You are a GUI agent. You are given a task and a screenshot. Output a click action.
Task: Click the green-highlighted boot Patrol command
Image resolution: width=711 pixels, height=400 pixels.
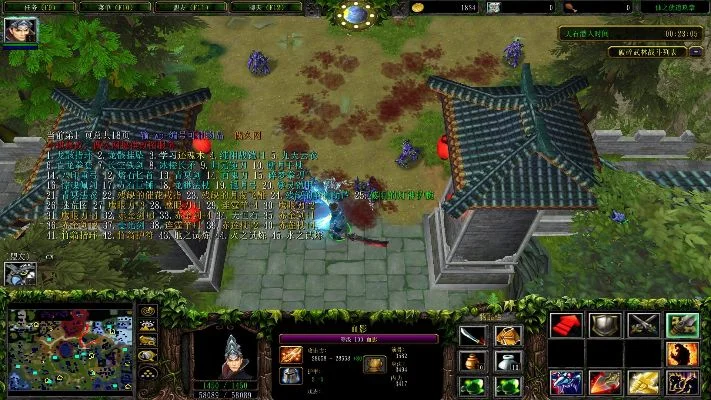tap(683, 325)
